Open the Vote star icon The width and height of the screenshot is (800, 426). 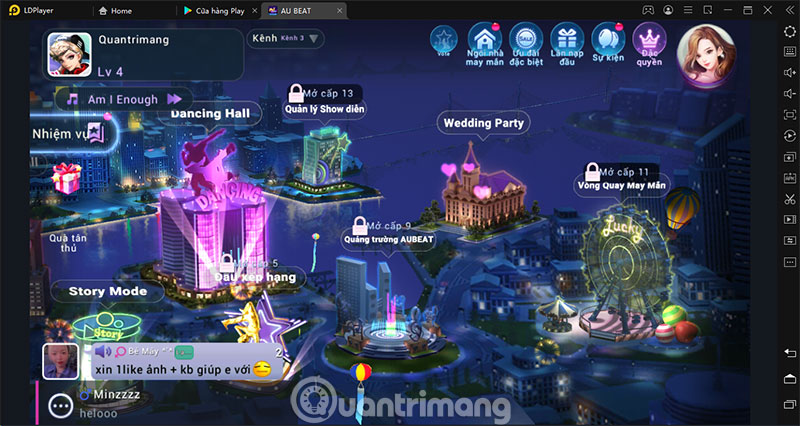coord(444,42)
